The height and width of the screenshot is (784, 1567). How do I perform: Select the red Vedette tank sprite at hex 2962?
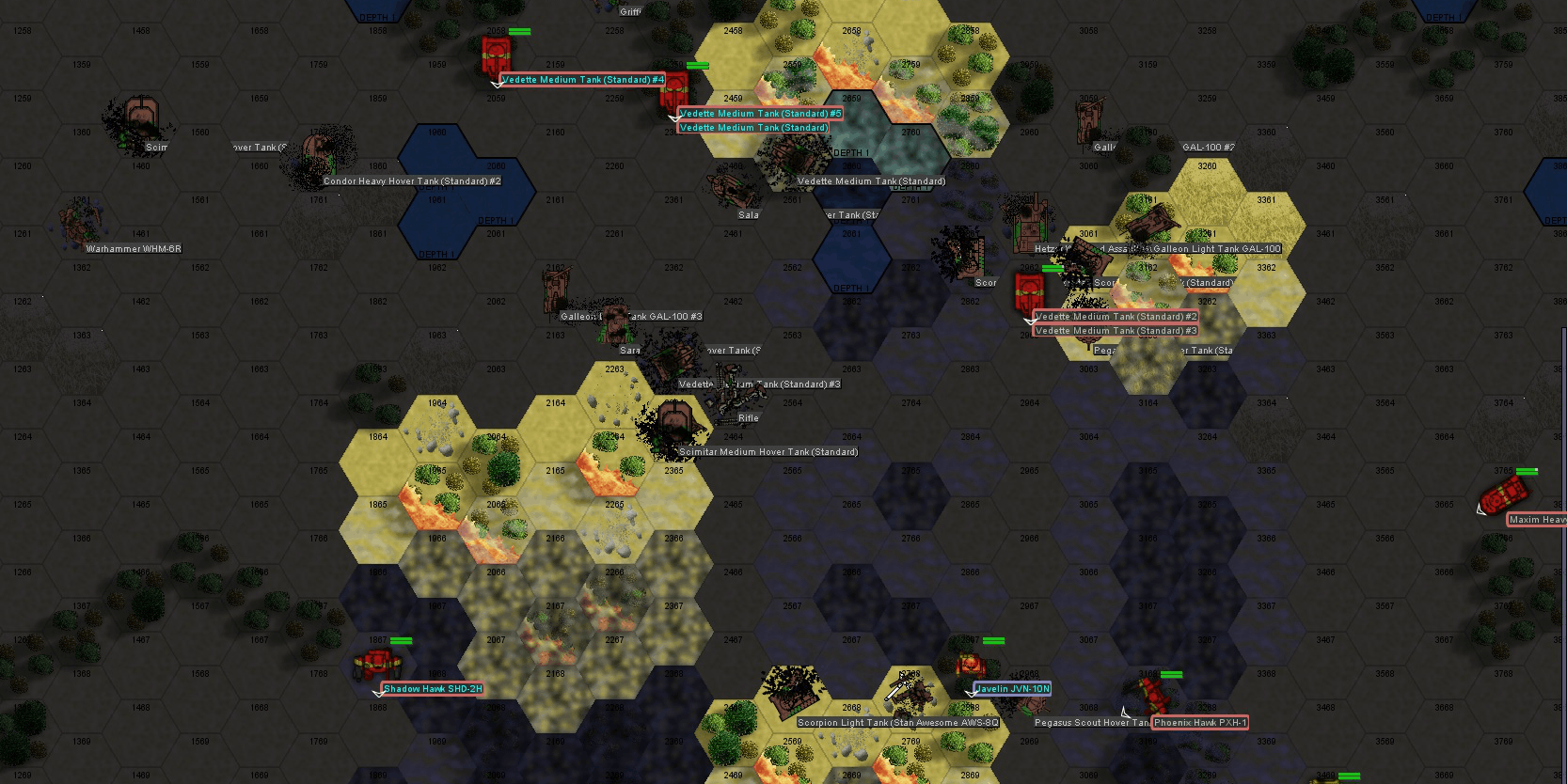tap(1030, 293)
